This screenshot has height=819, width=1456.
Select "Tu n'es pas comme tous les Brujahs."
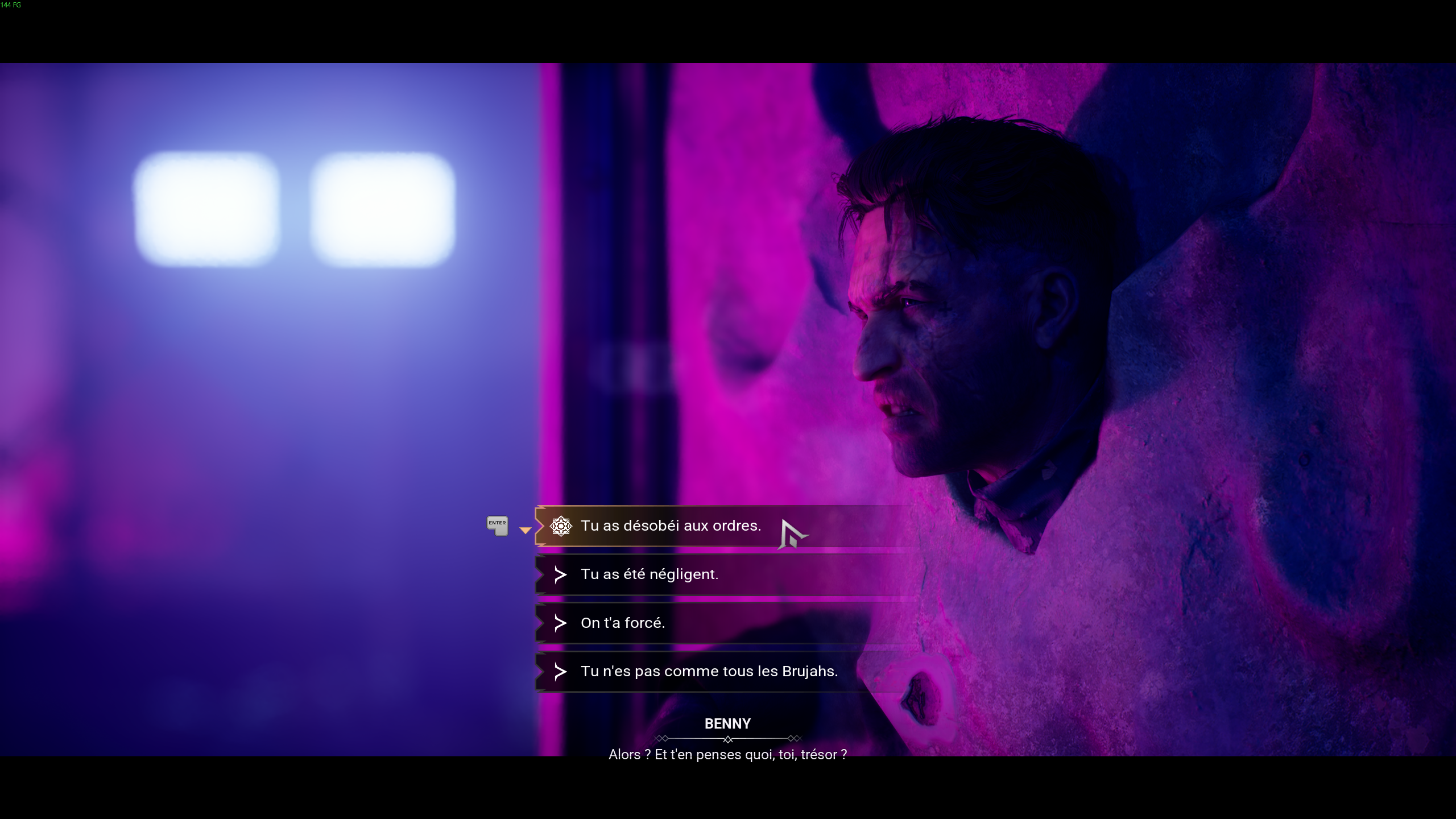(709, 671)
